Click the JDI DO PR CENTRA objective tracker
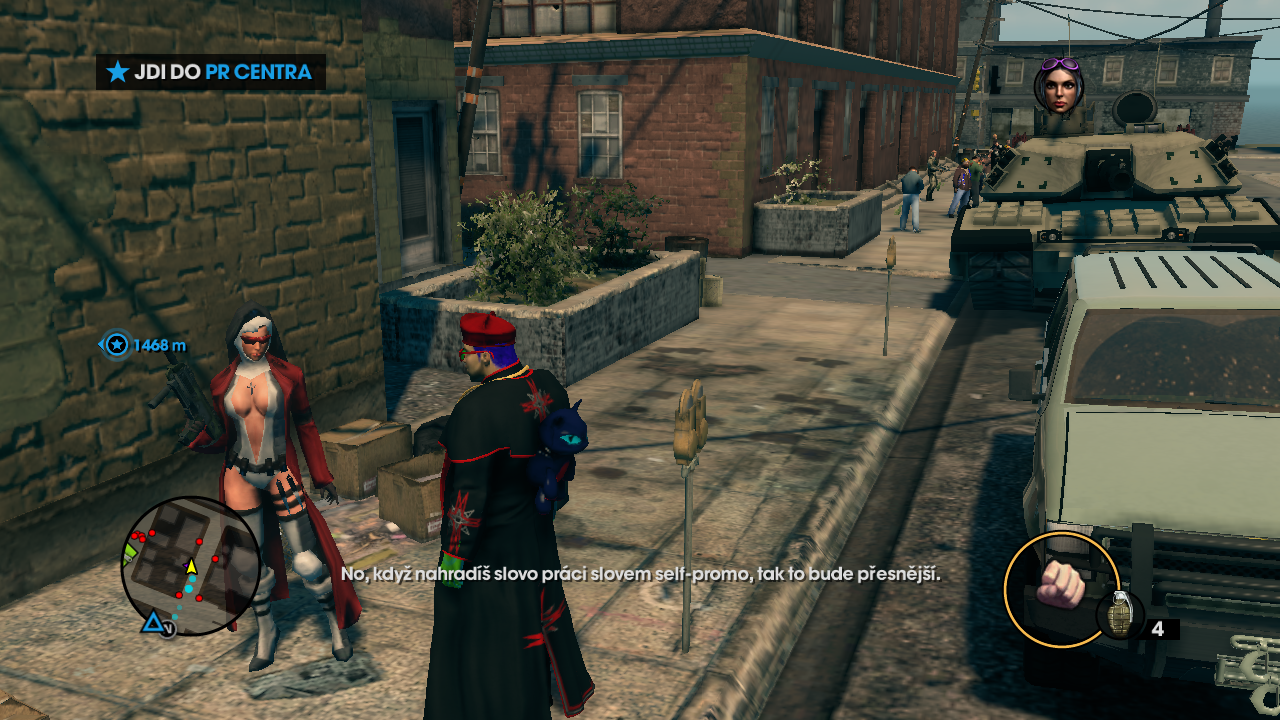This screenshot has height=720, width=1280. coord(211,72)
